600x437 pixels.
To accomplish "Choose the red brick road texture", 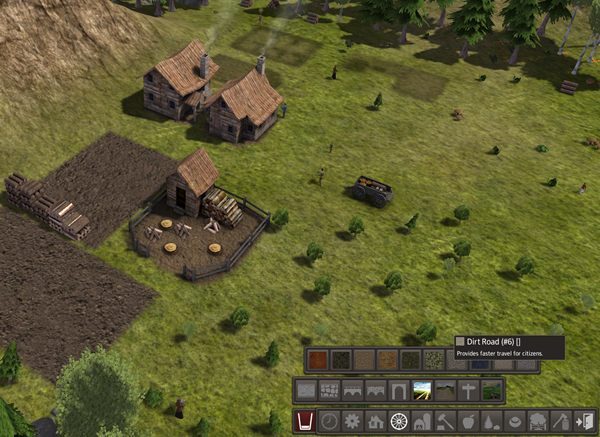I will click(x=317, y=359).
